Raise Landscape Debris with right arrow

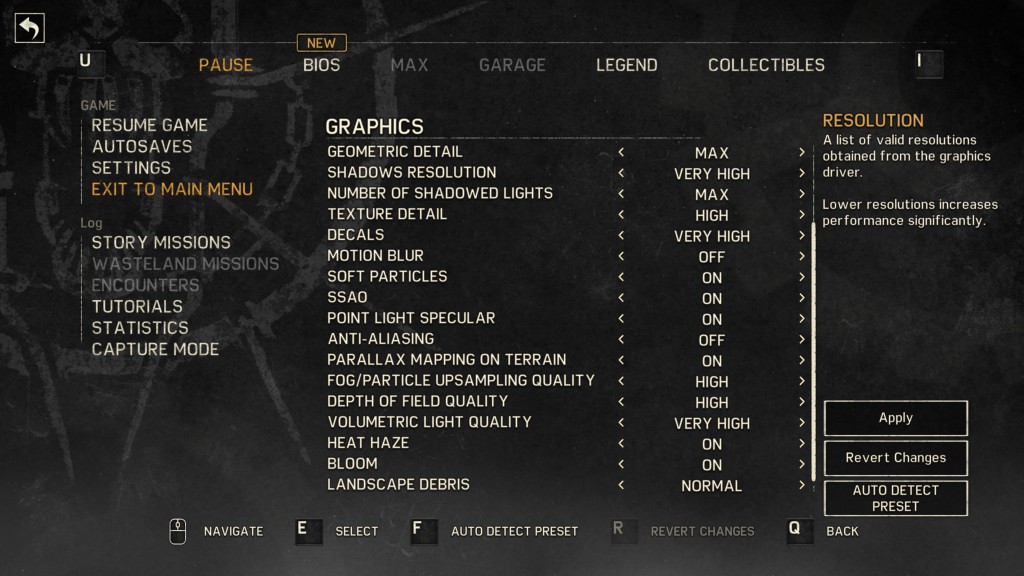pos(802,485)
